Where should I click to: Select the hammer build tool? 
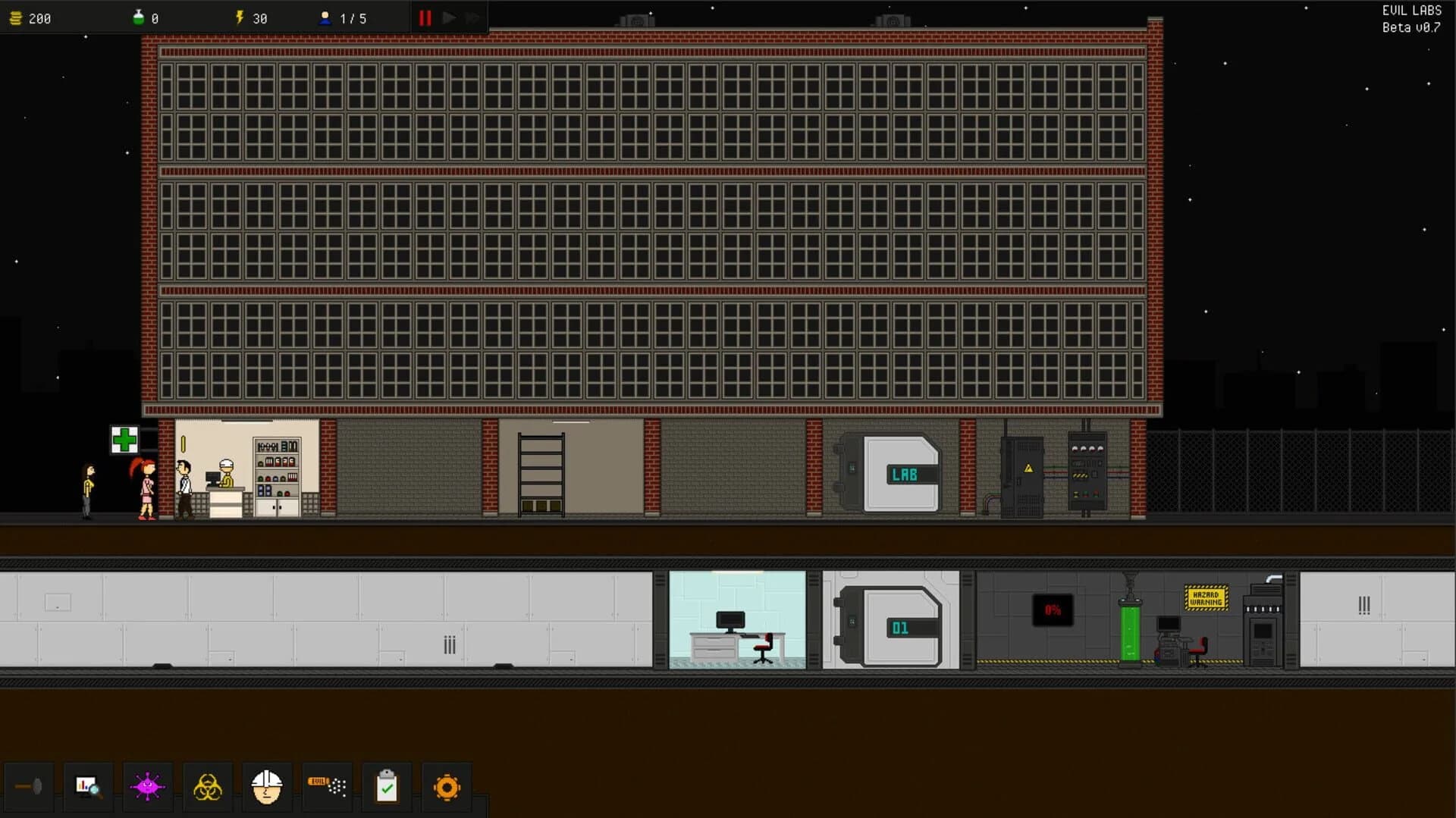(x=30, y=787)
